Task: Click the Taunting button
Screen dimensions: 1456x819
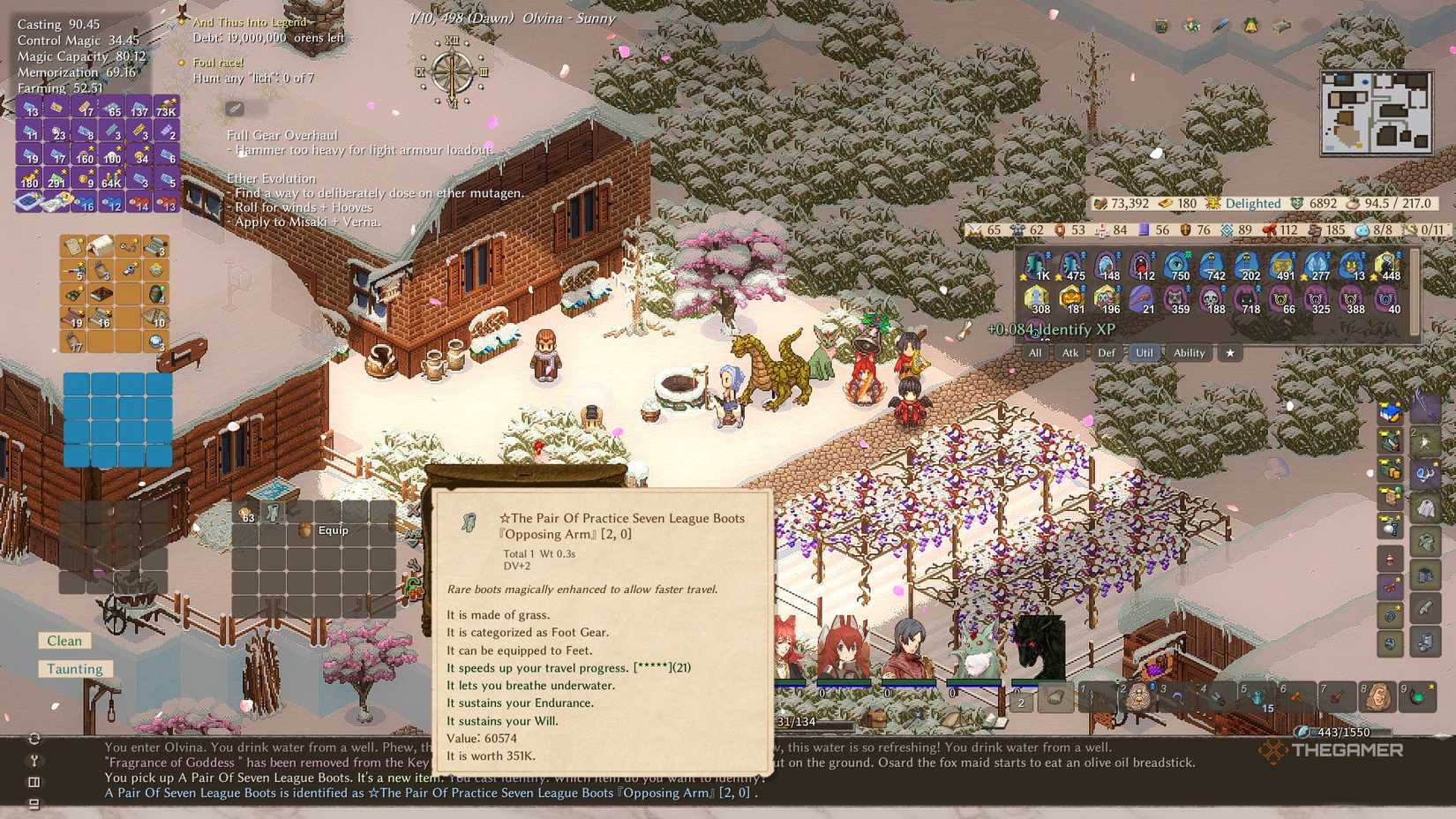Action: [x=75, y=669]
